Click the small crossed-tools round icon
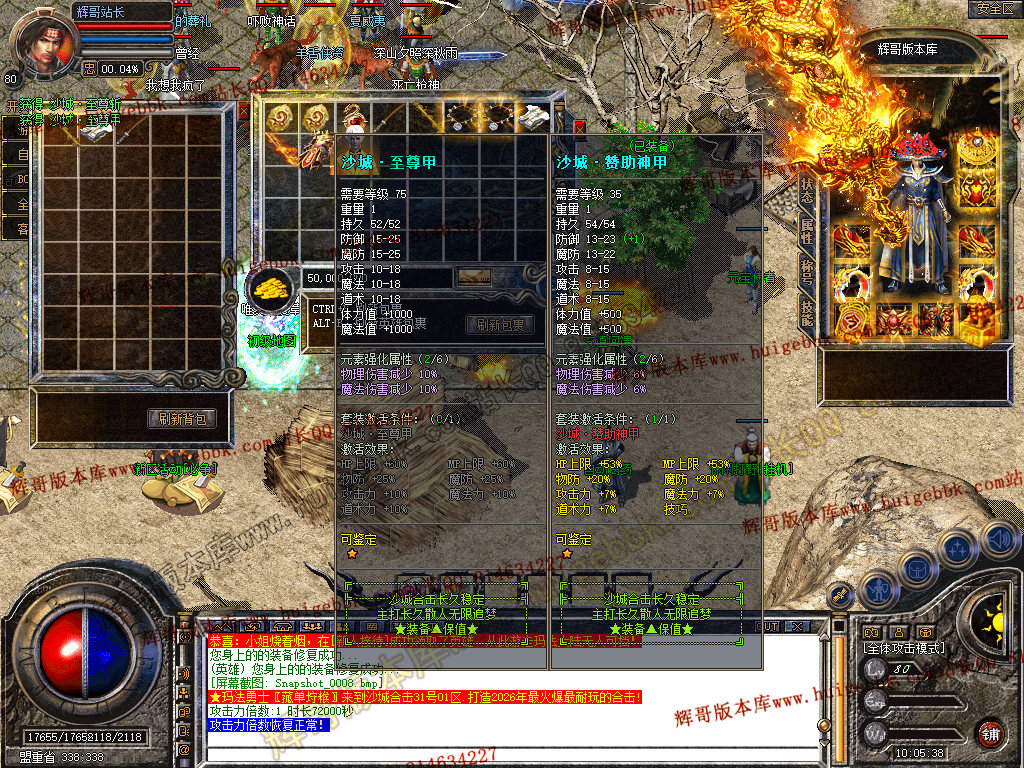Screen dimensions: 1024x768 coord(840,594)
